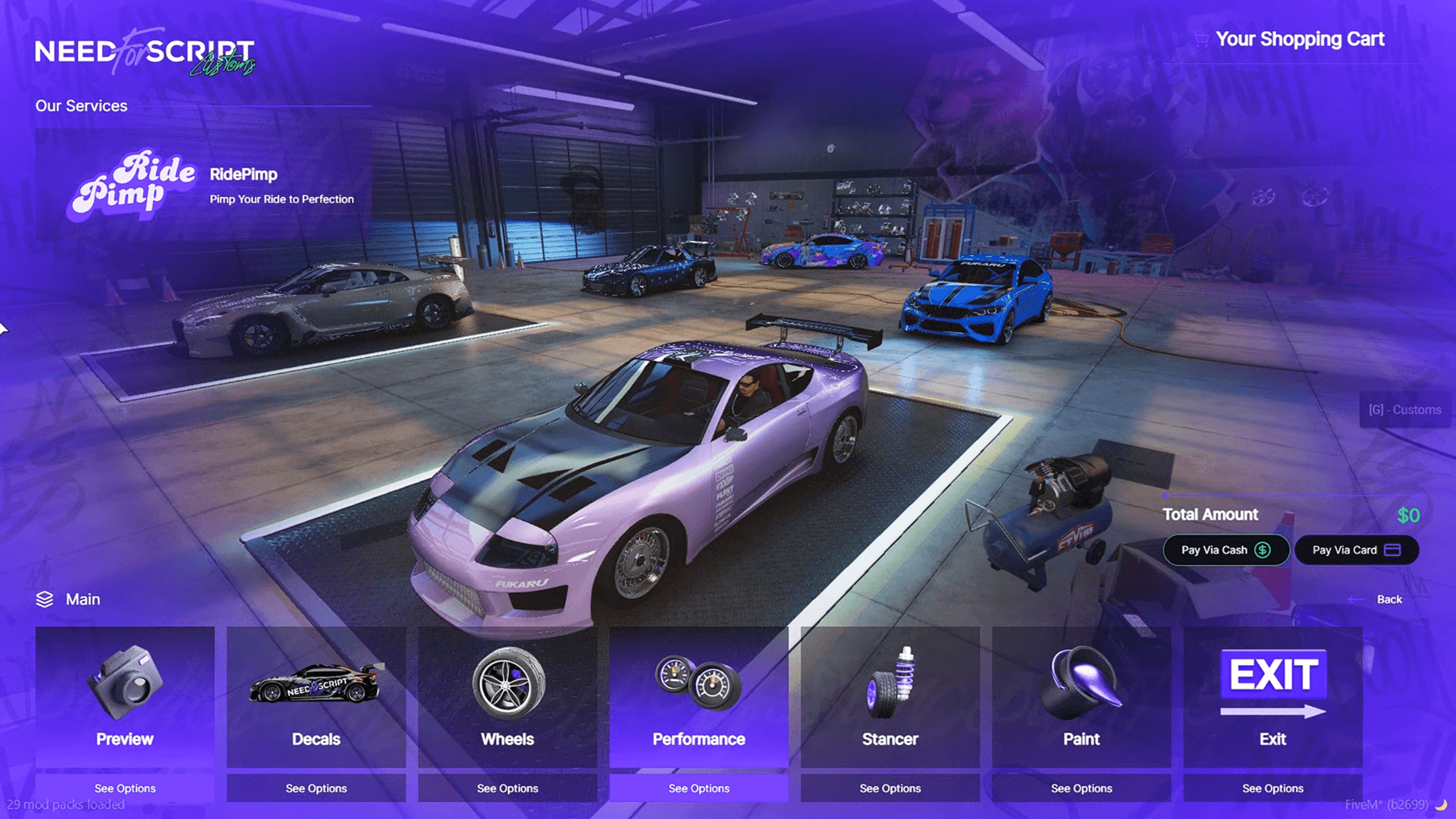This screenshot has height=819, width=1456.
Task: Click the Customs keybind badge
Action: (1404, 409)
